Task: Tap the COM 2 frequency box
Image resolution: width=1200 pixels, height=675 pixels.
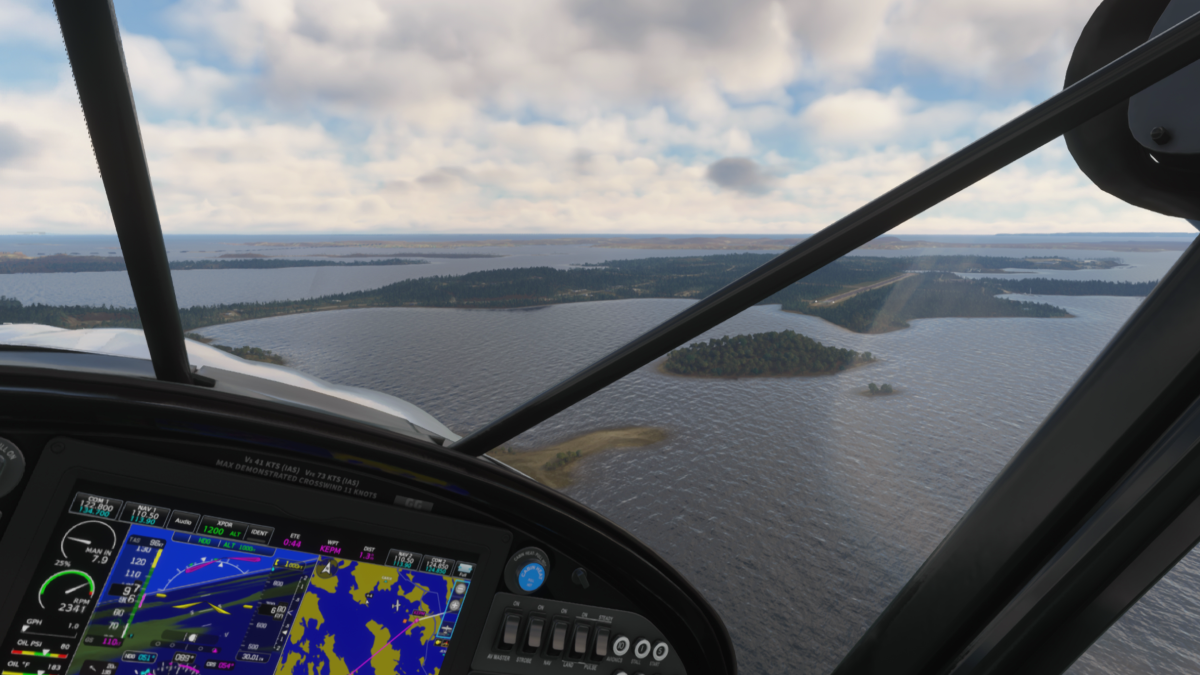Action: [x=433, y=564]
